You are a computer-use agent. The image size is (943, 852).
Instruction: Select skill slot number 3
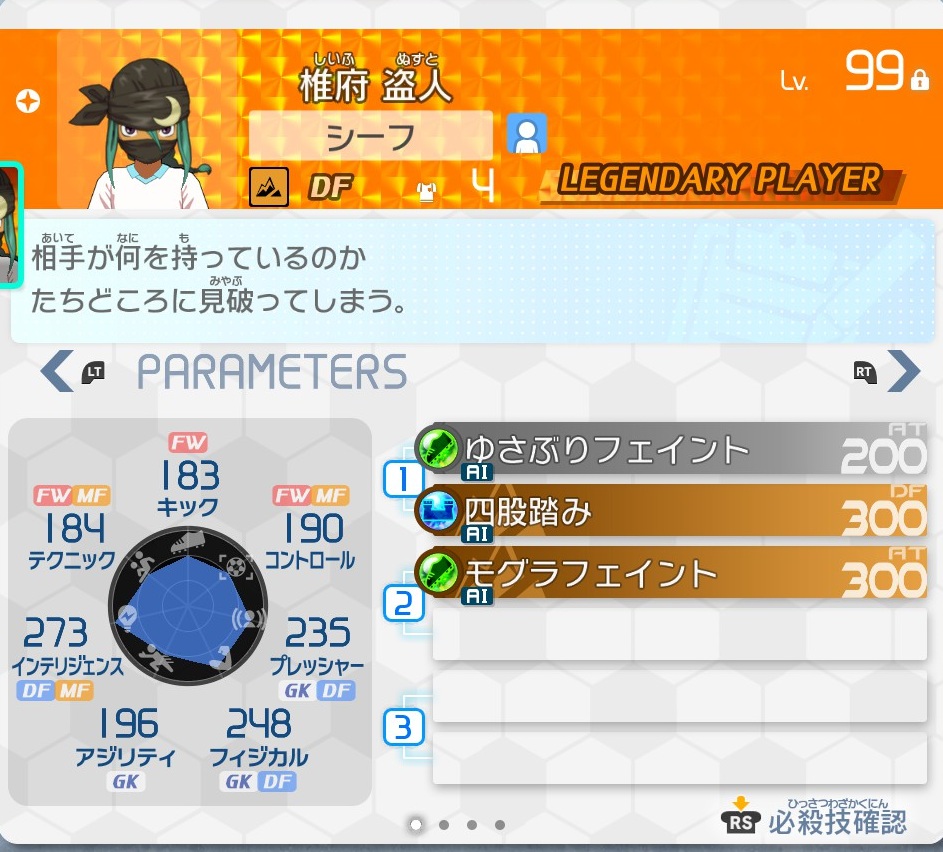403,727
